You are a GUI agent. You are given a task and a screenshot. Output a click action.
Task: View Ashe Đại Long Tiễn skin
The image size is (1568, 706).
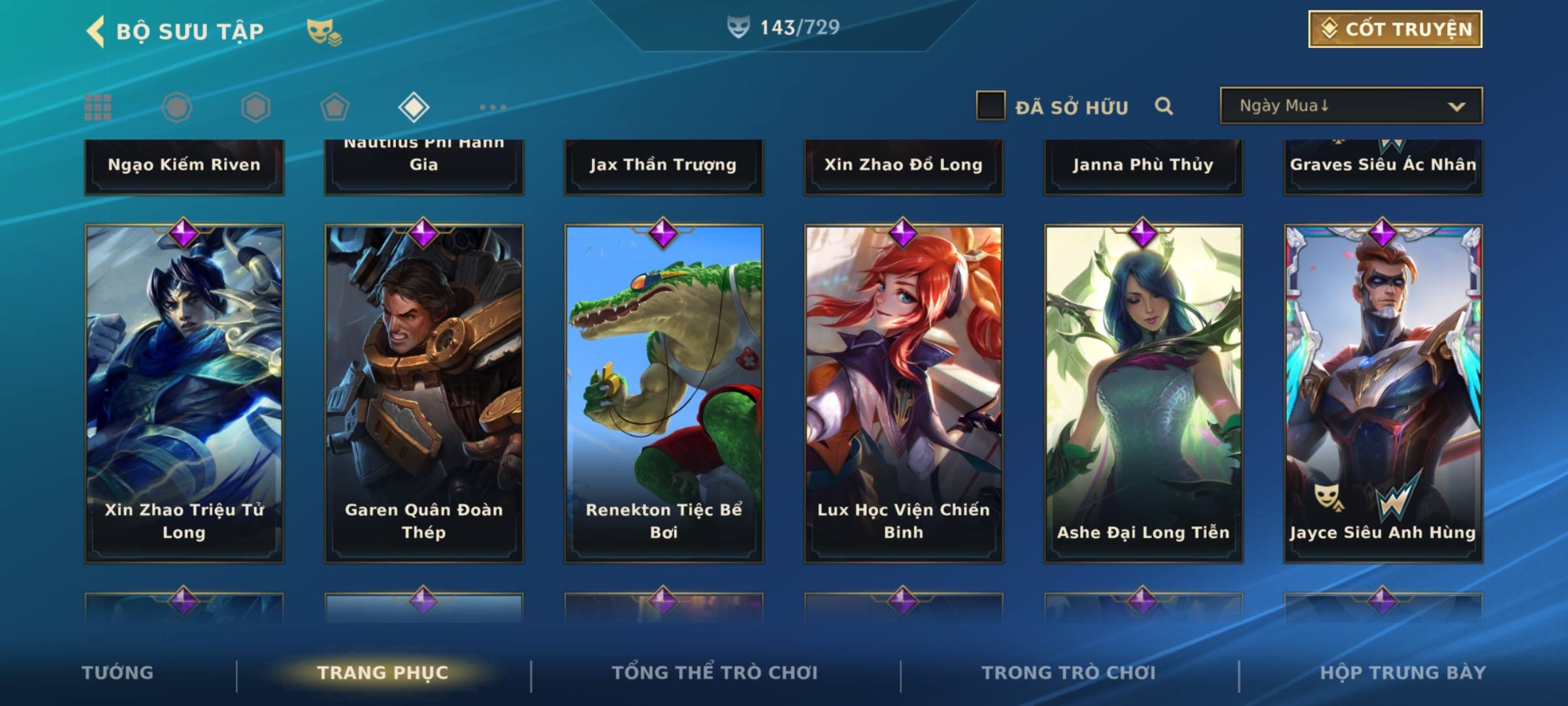coord(1143,392)
